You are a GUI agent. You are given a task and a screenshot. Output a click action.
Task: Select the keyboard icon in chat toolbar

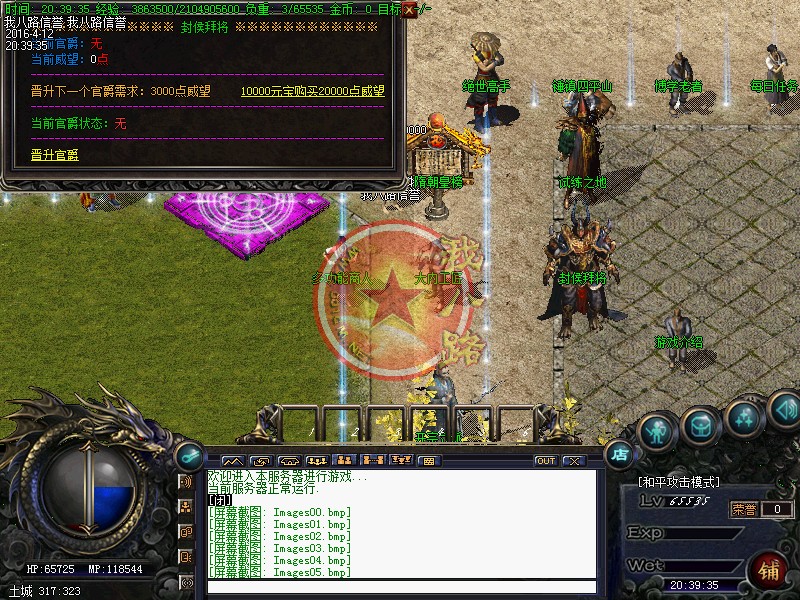point(428,461)
